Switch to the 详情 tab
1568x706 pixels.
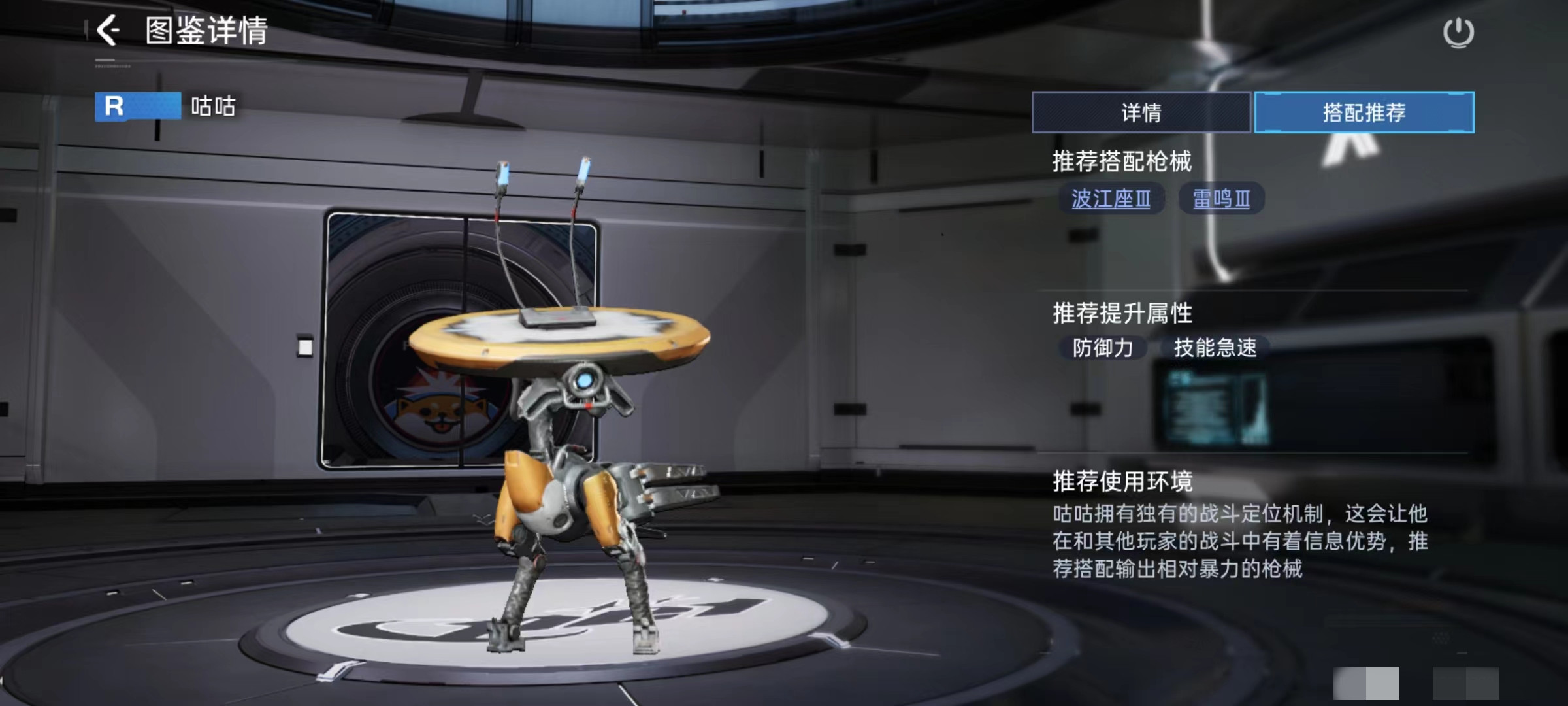coord(1141,112)
